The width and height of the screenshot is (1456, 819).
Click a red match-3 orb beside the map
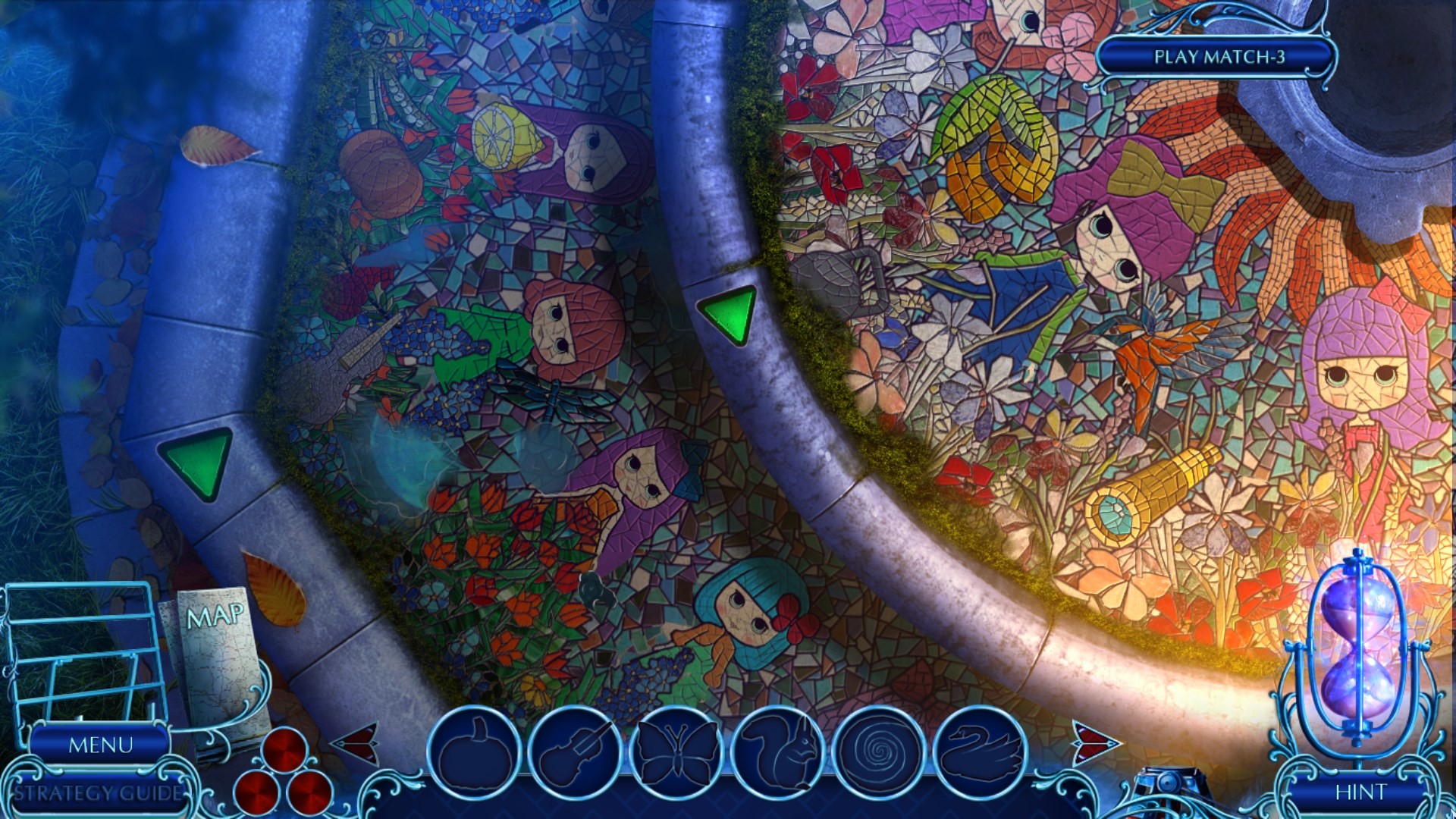pyautogui.click(x=284, y=751)
